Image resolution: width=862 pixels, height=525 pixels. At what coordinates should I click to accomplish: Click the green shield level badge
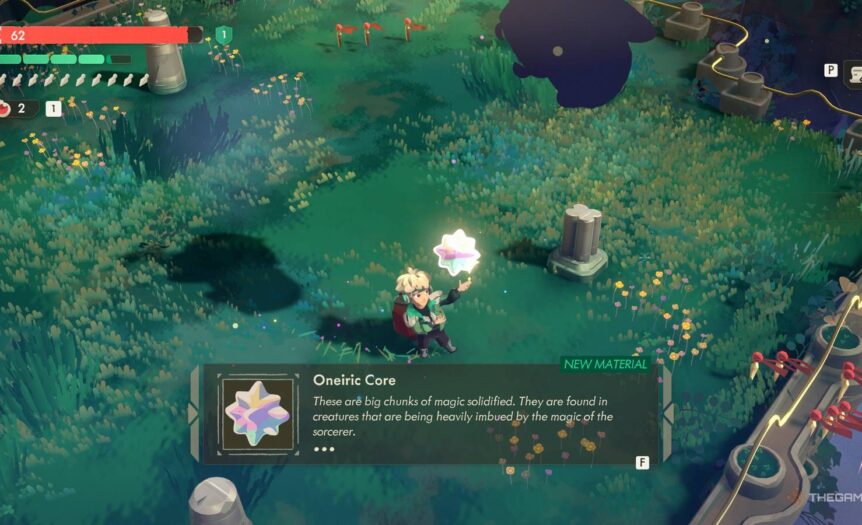[x=223, y=35]
